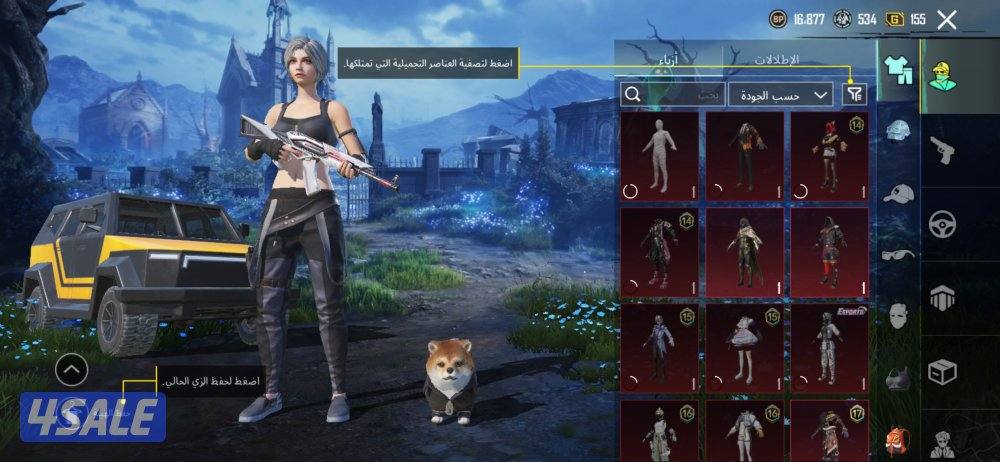Open the sunglasses category
1000x462 pixels.
tap(897, 254)
